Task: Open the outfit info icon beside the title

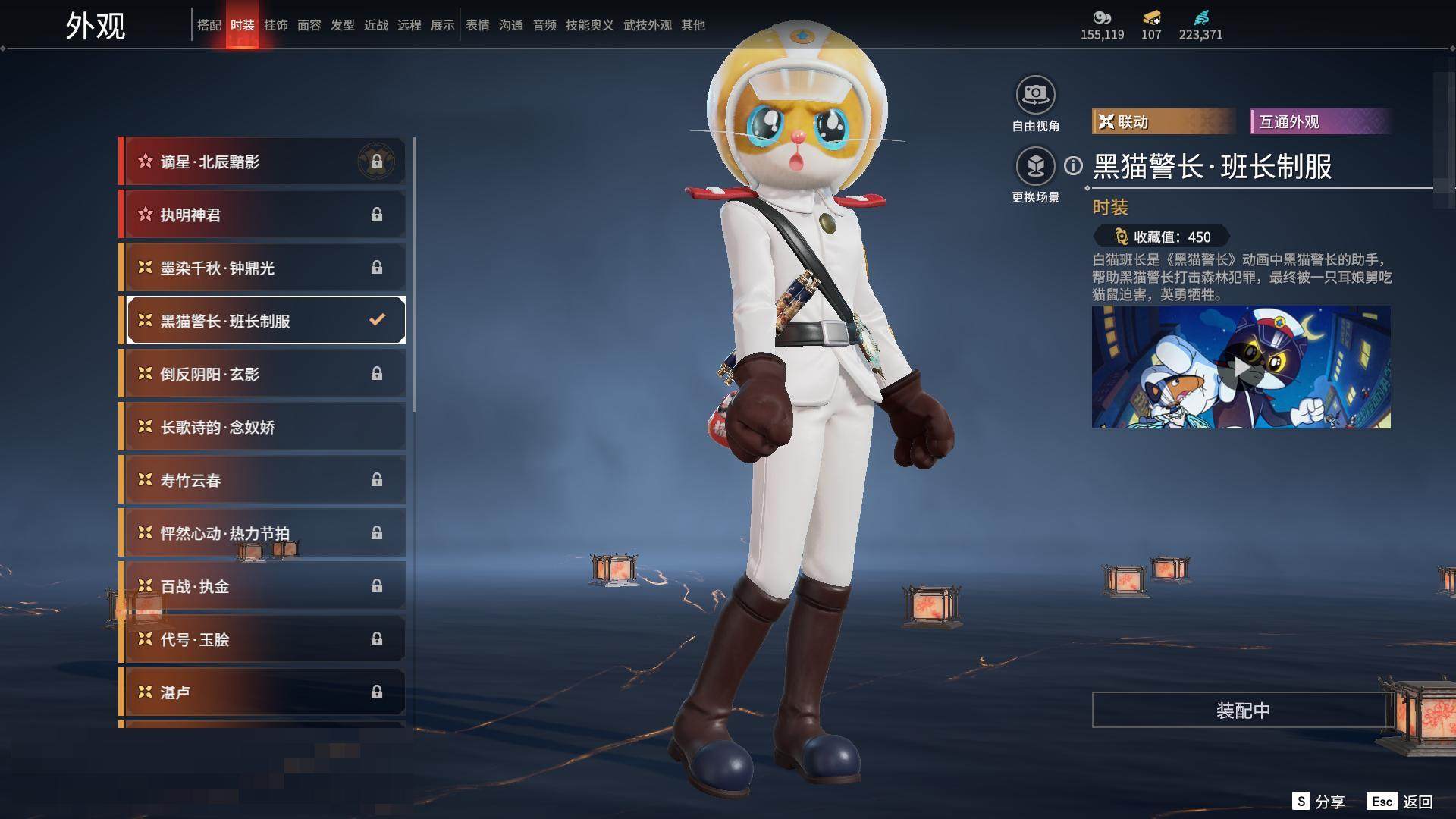Action: click(1073, 165)
